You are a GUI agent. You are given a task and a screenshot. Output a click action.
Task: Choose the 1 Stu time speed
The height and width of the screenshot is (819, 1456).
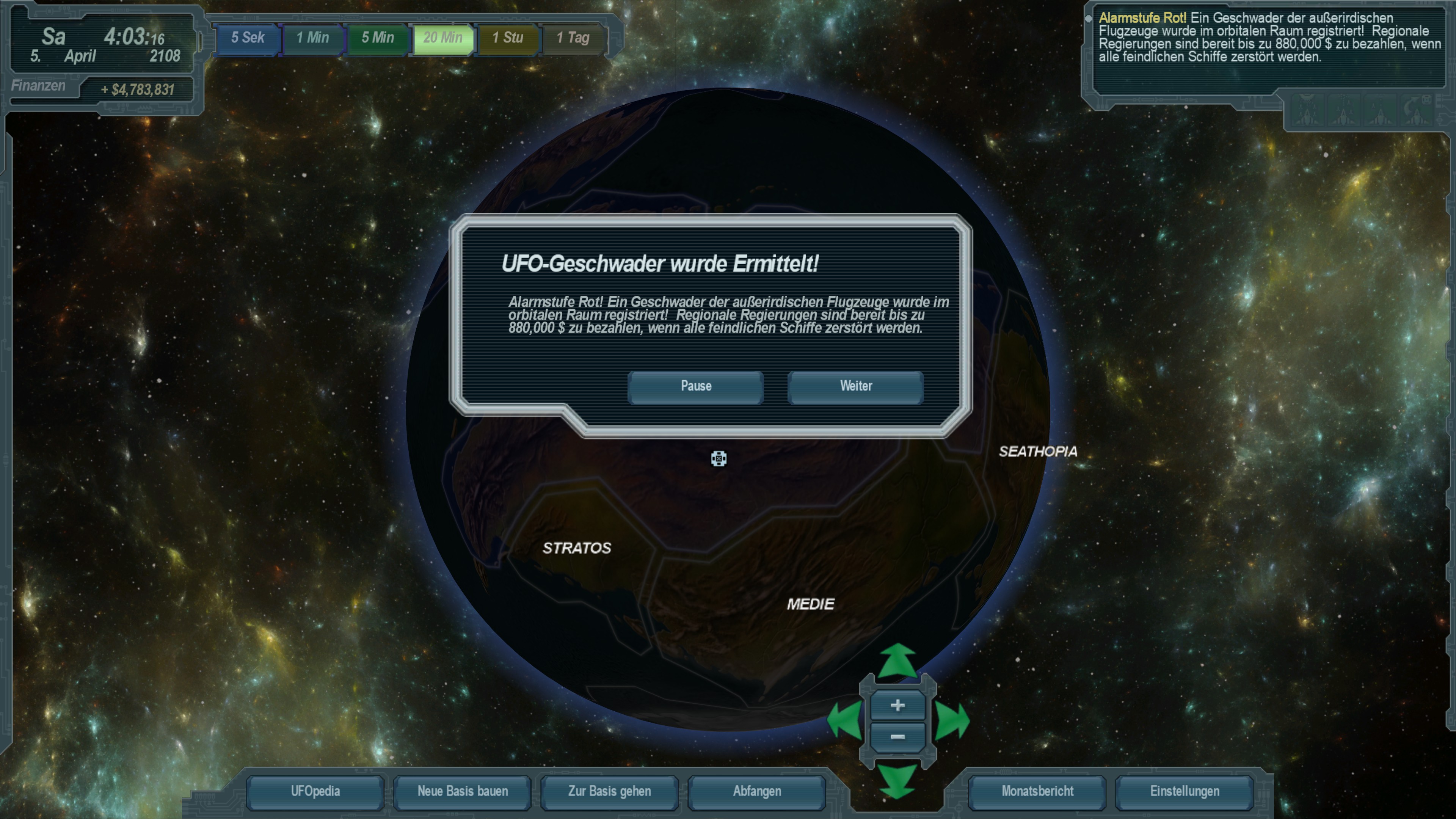[x=508, y=38]
